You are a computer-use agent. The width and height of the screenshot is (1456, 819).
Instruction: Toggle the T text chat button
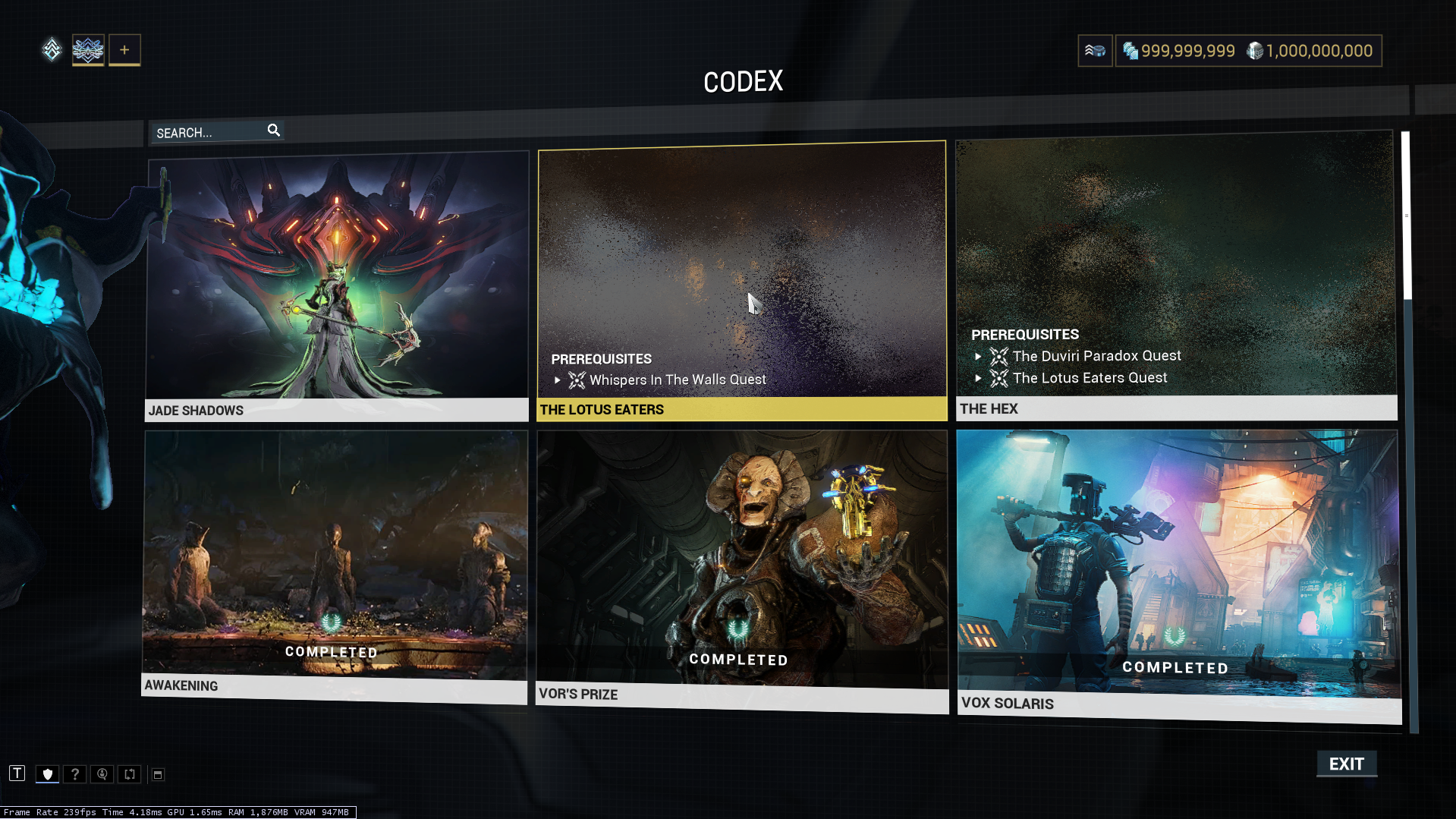(x=17, y=773)
